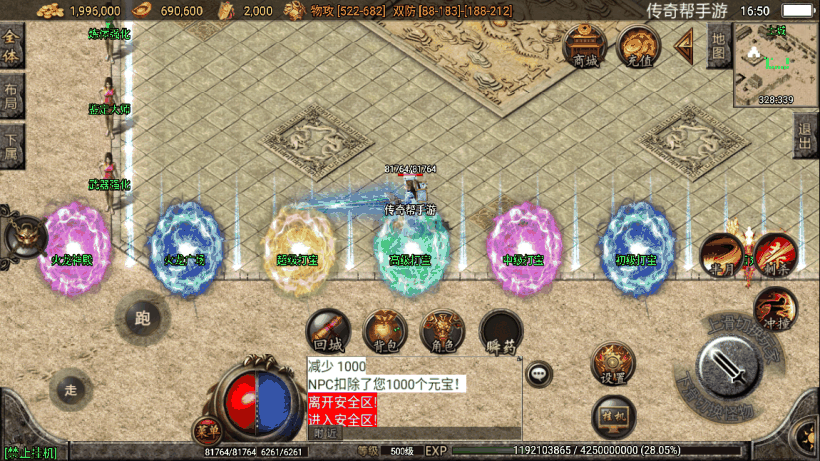Open the 菜单 menu button
The width and height of the screenshot is (820, 461).
[x=208, y=431]
